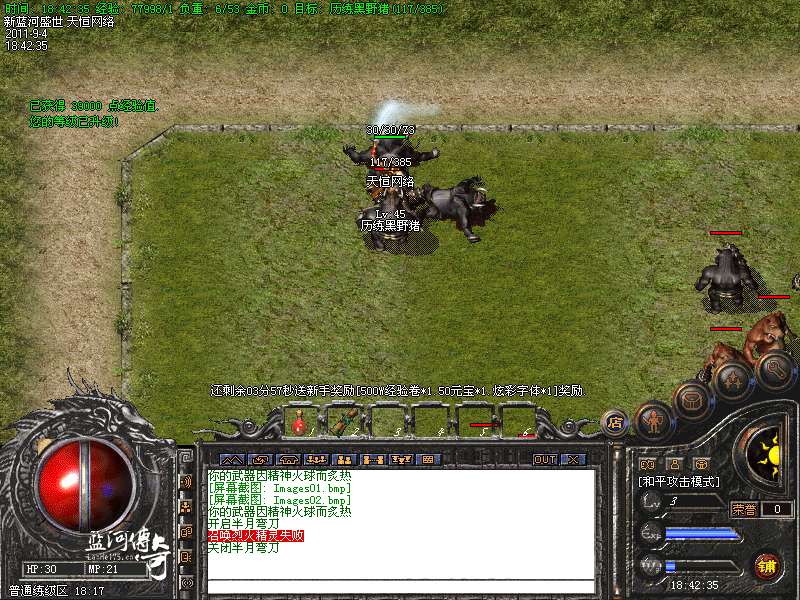Click the red 铺 stall button
Viewport: 800px width, 600px height.
point(768,565)
